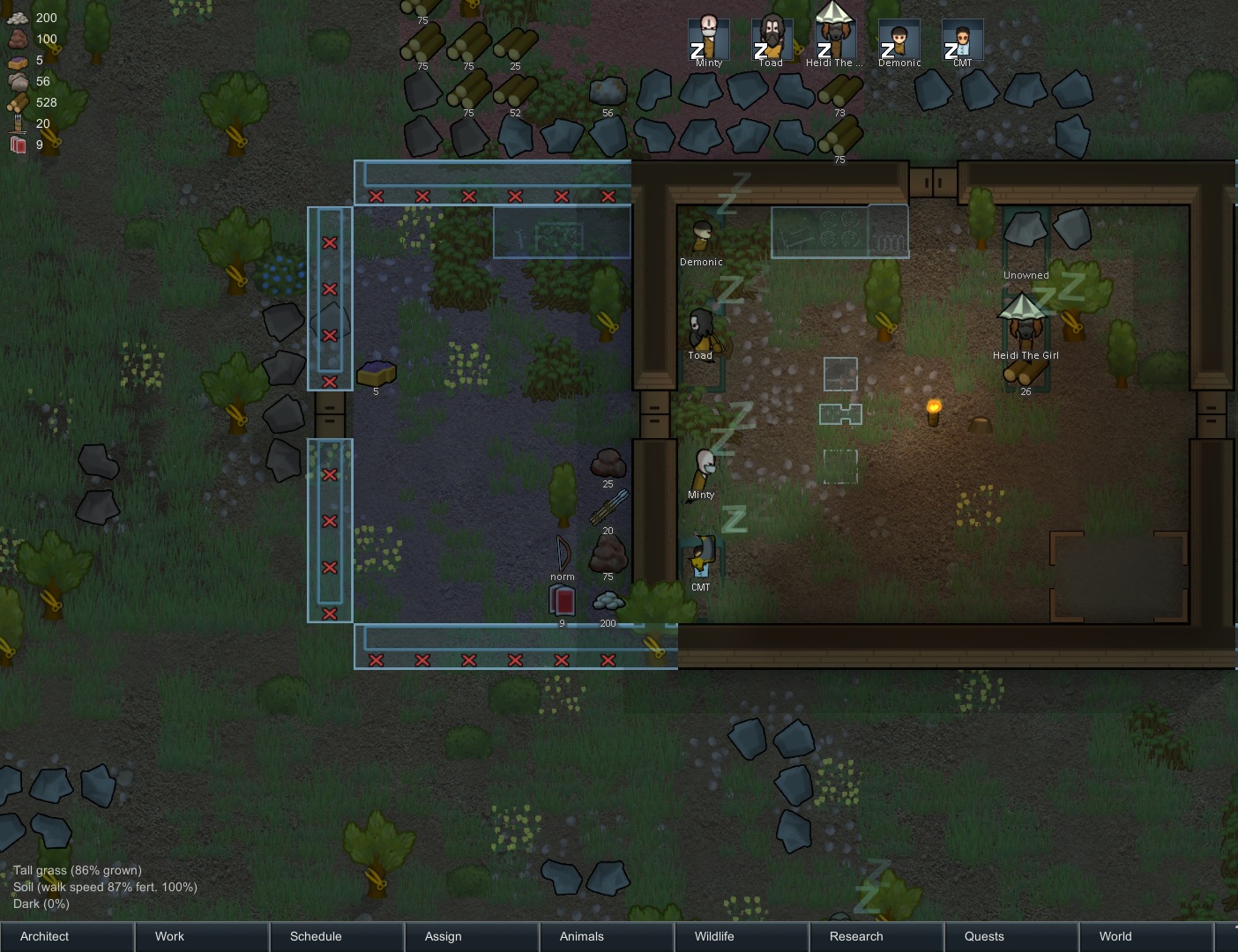Open the Work tab

tap(202, 936)
